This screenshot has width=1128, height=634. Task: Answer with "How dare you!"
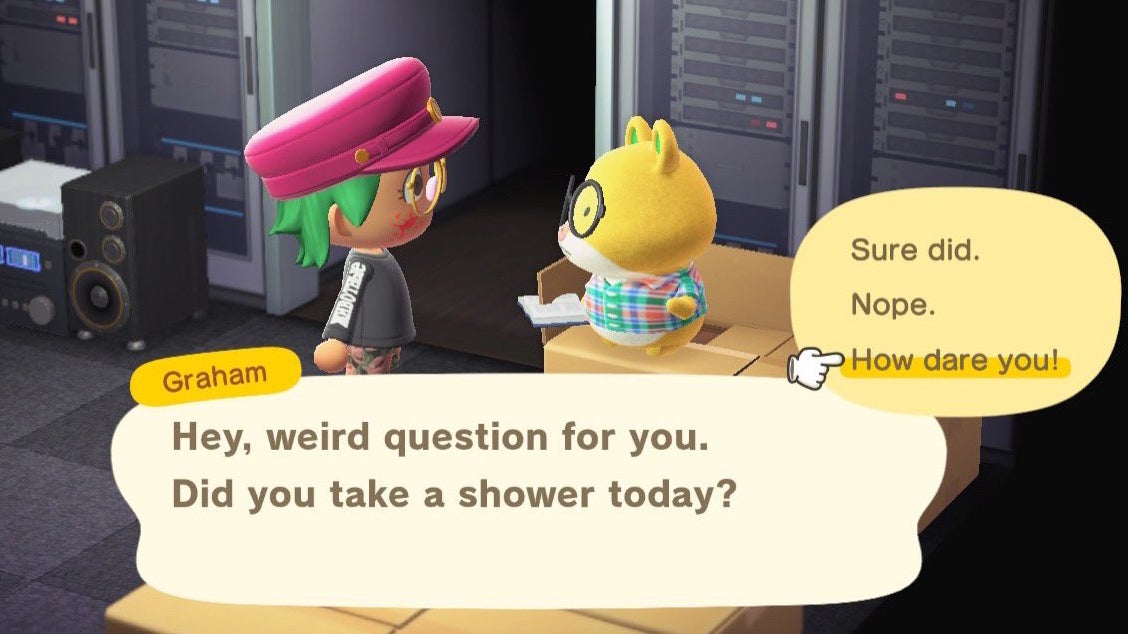click(x=954, y=362)
